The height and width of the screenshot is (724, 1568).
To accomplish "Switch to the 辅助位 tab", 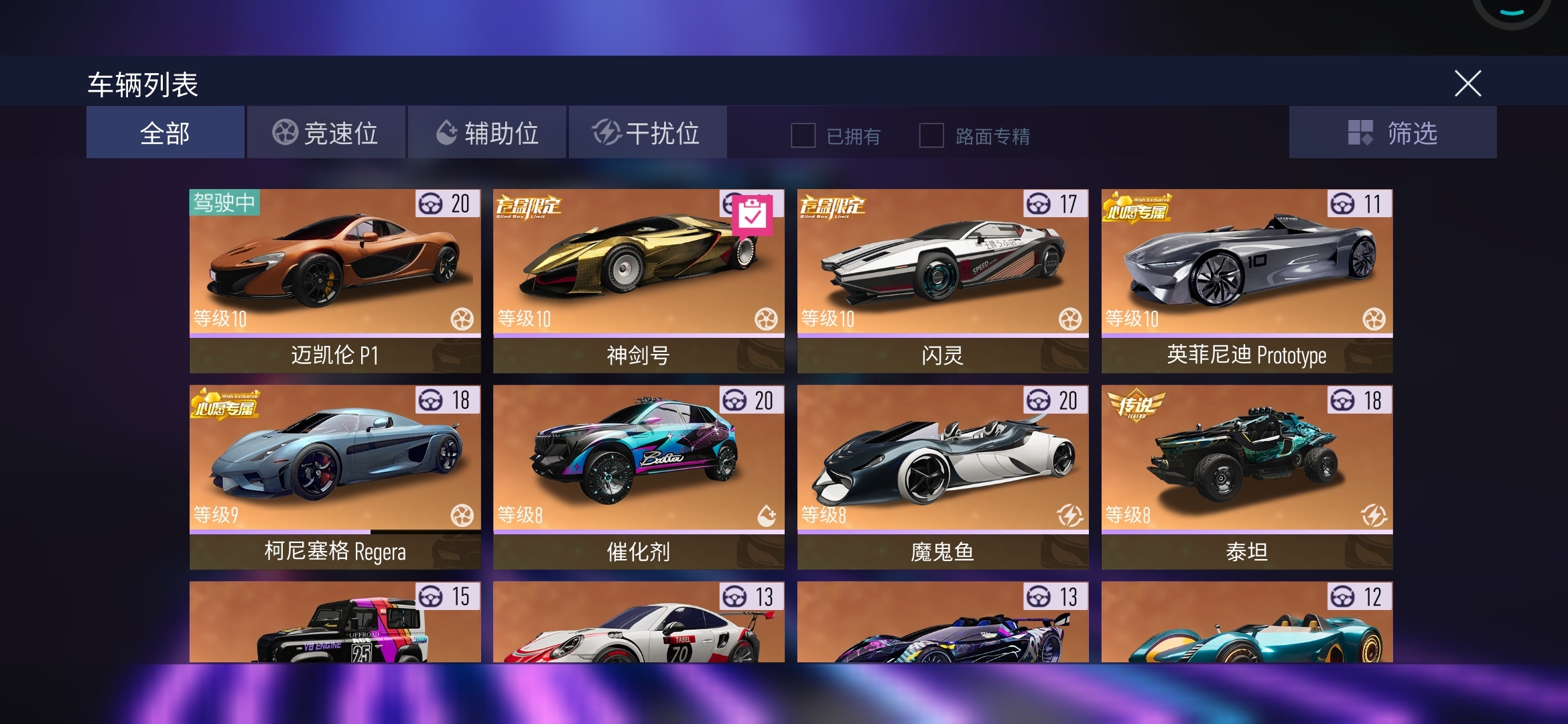I will [488, 132].
